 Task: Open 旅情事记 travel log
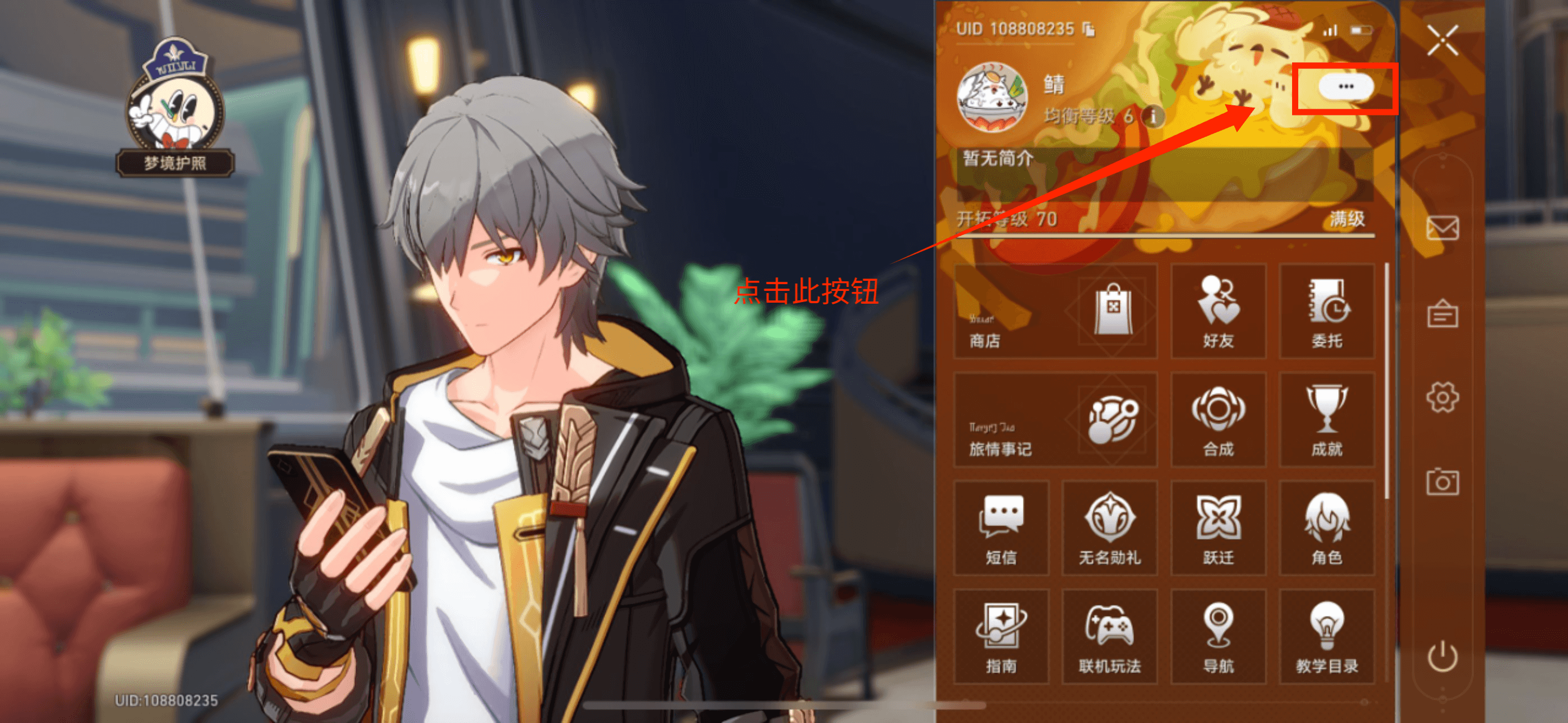tap(1055, 420)
